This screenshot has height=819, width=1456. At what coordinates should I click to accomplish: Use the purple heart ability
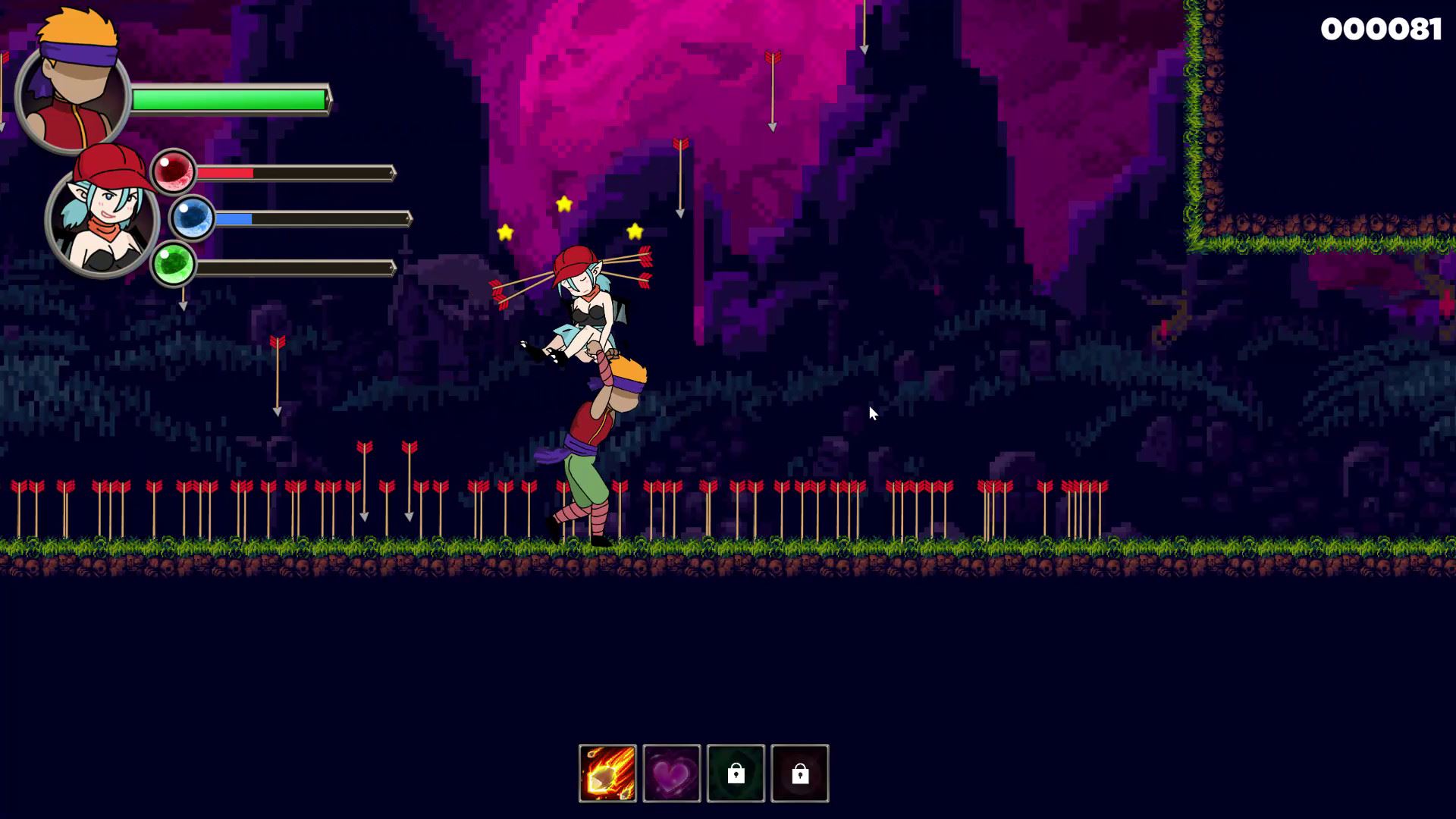point(672,773)
